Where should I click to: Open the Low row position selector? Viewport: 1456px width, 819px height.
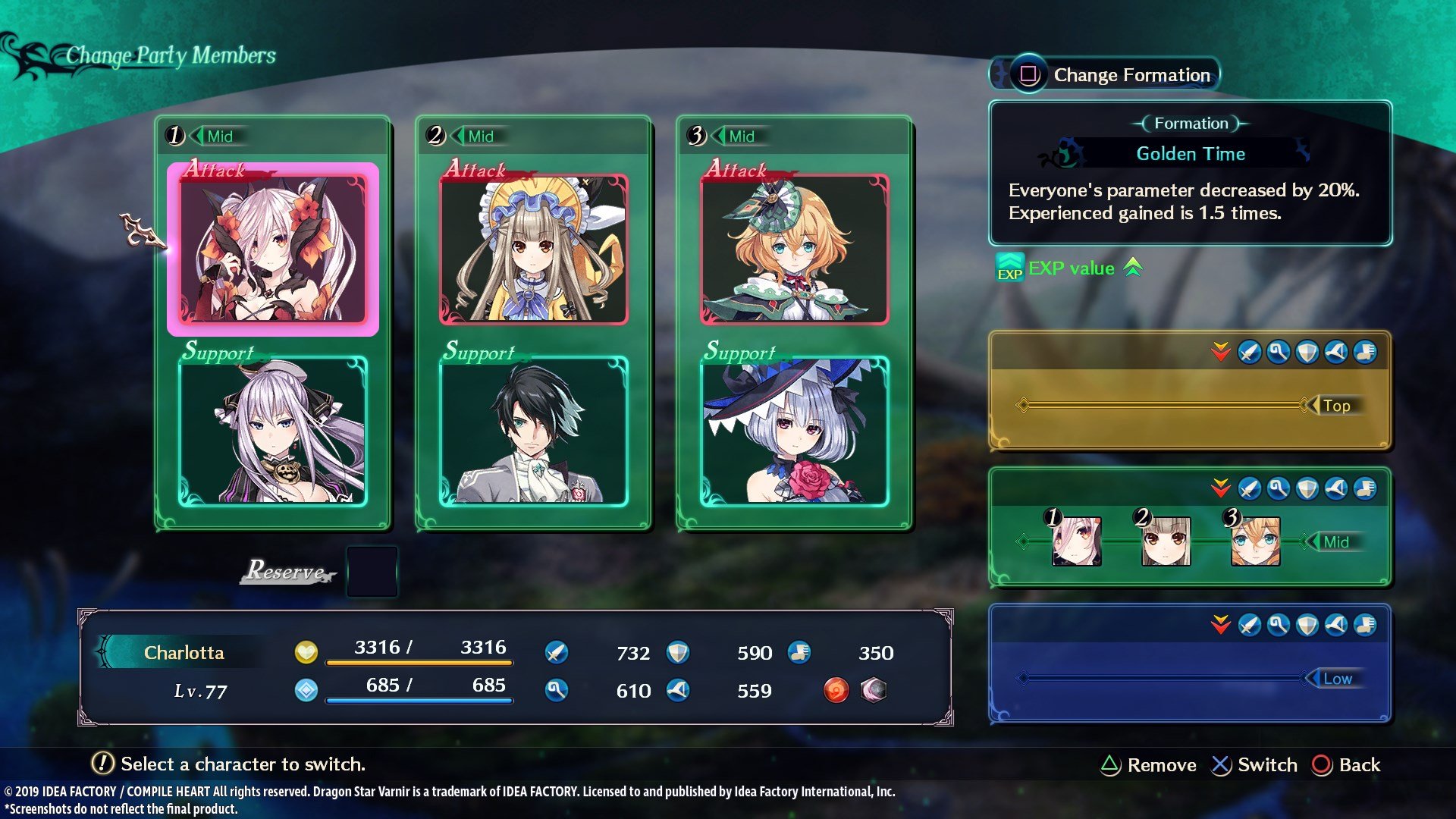[1341, 679]
